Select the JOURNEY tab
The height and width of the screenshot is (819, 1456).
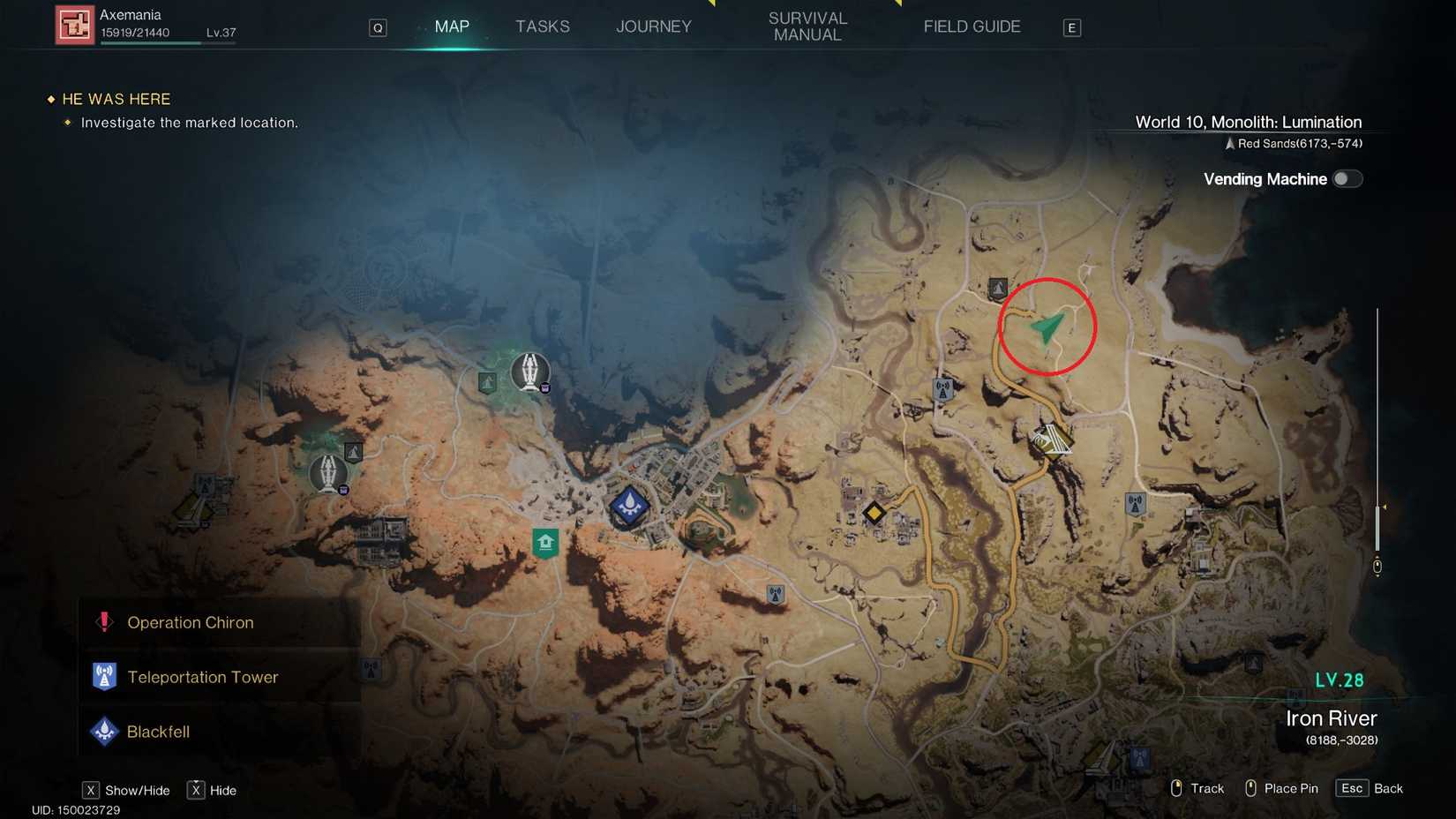tap(653, 26)
